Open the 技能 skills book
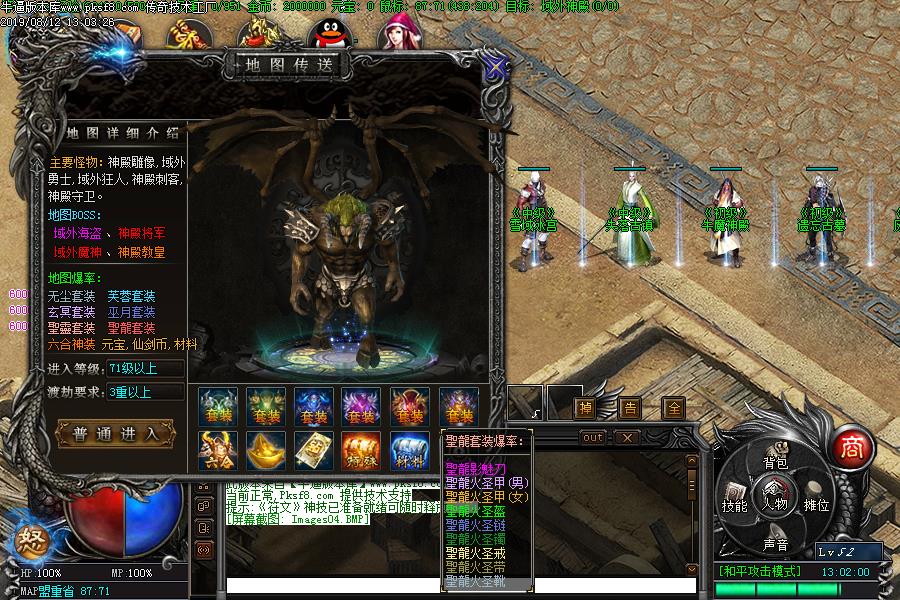This screenshot has width=900, height=600. pos(735,504)
